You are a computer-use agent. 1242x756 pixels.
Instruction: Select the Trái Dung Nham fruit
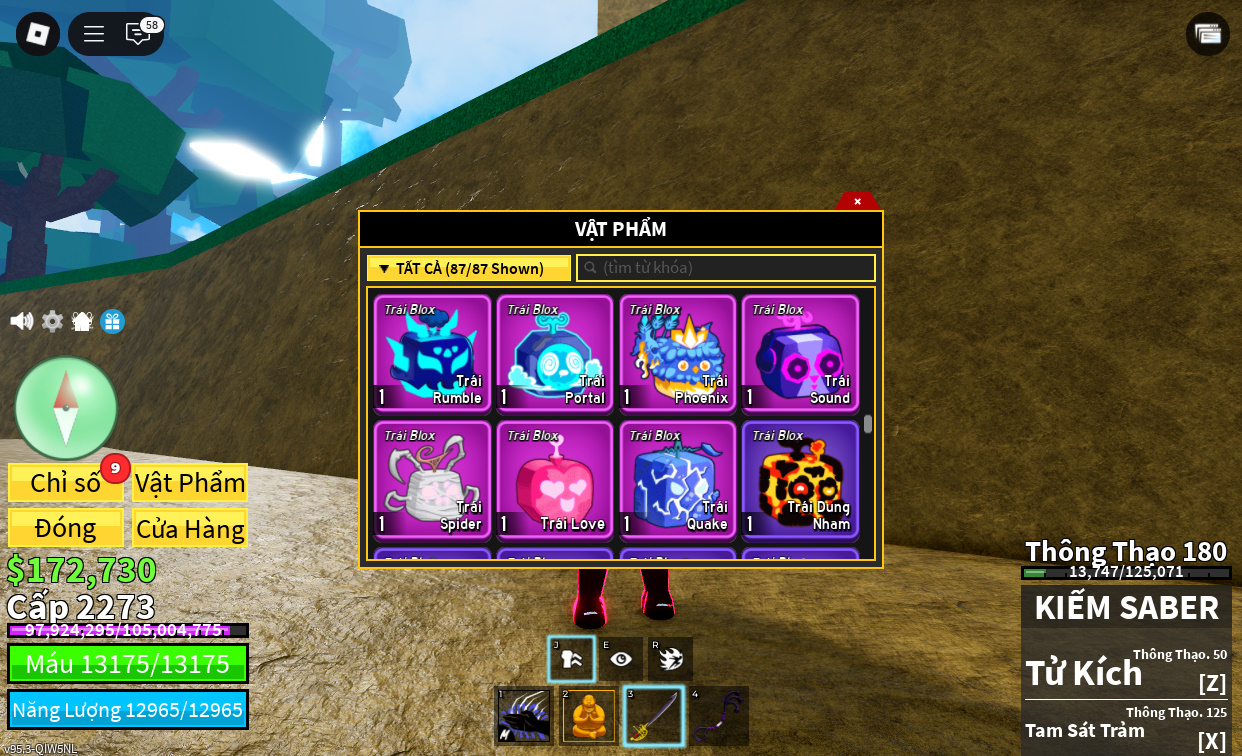click(x=800, y=479)
